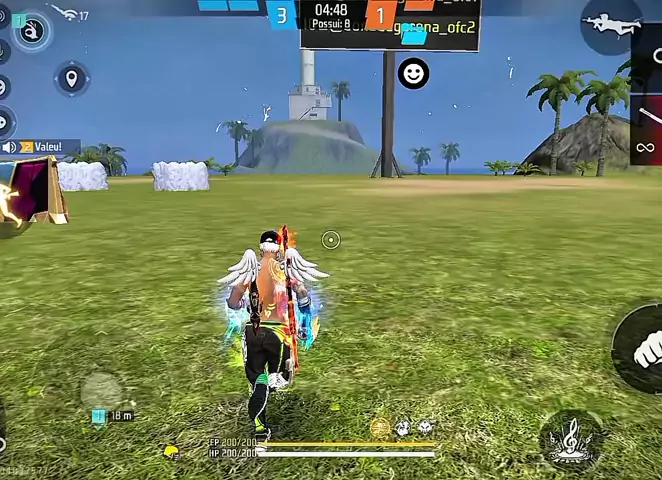Tap the movement joystick circle
The image size is (662, 480).
click(x=101, y=388)
